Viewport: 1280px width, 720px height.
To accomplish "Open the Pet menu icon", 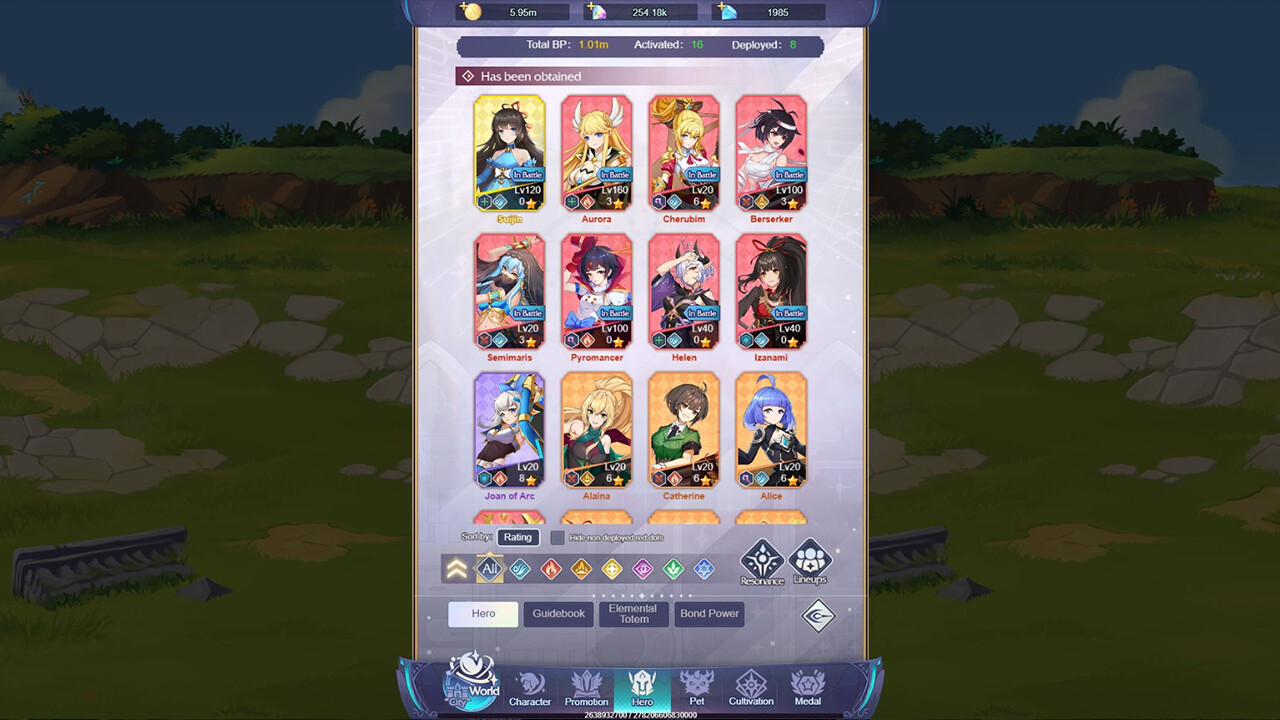I will click(696, 688).
